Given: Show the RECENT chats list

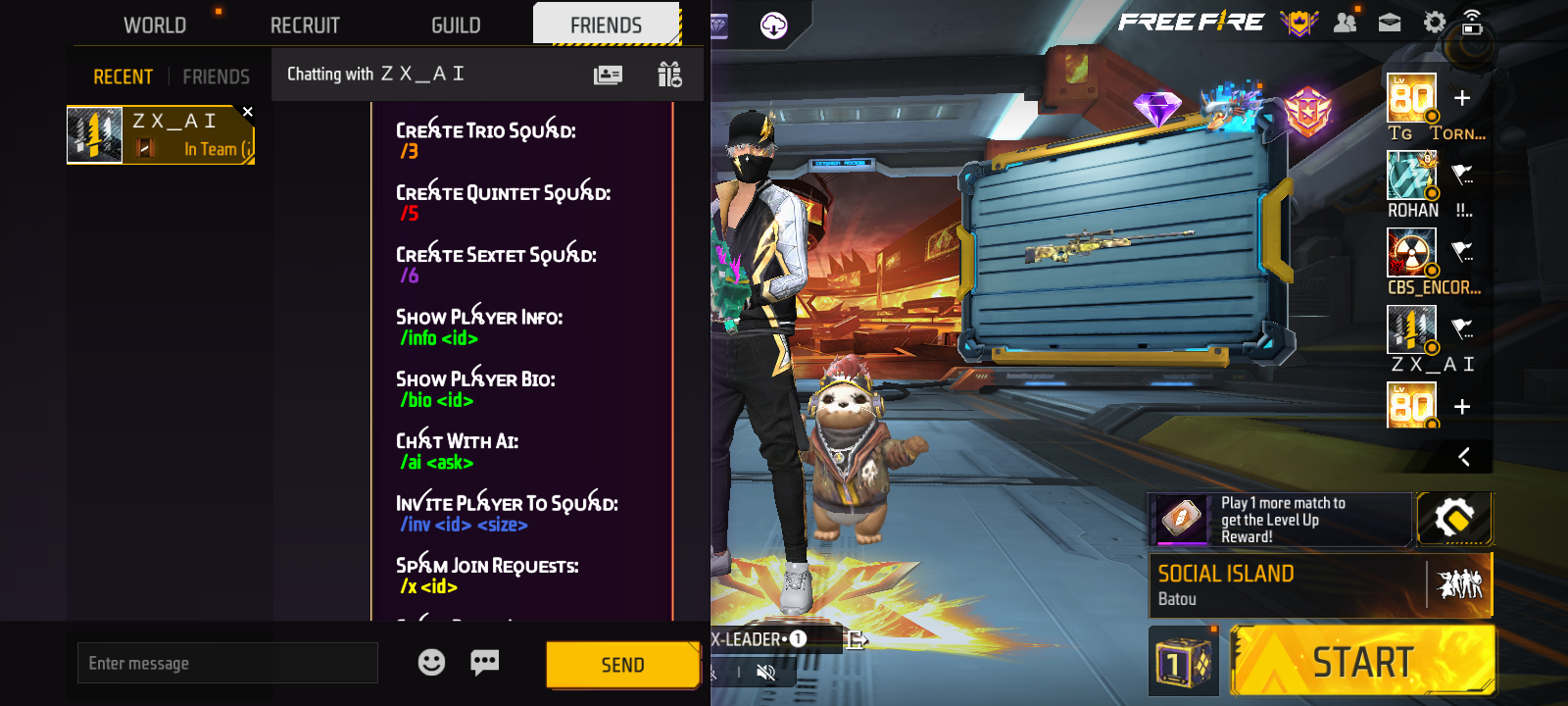Looking at the screenshot, I should [x=122, y=76].
